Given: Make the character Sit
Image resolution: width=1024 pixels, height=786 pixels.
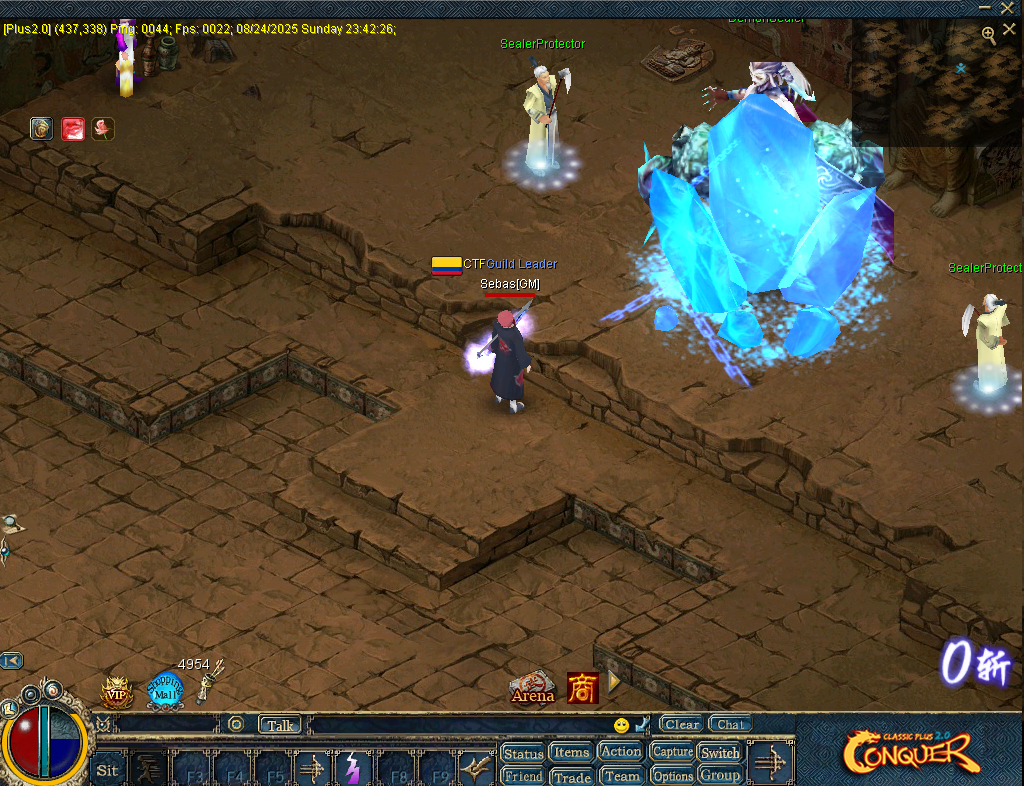Looking at the screenshot, I should coord(107,770).
